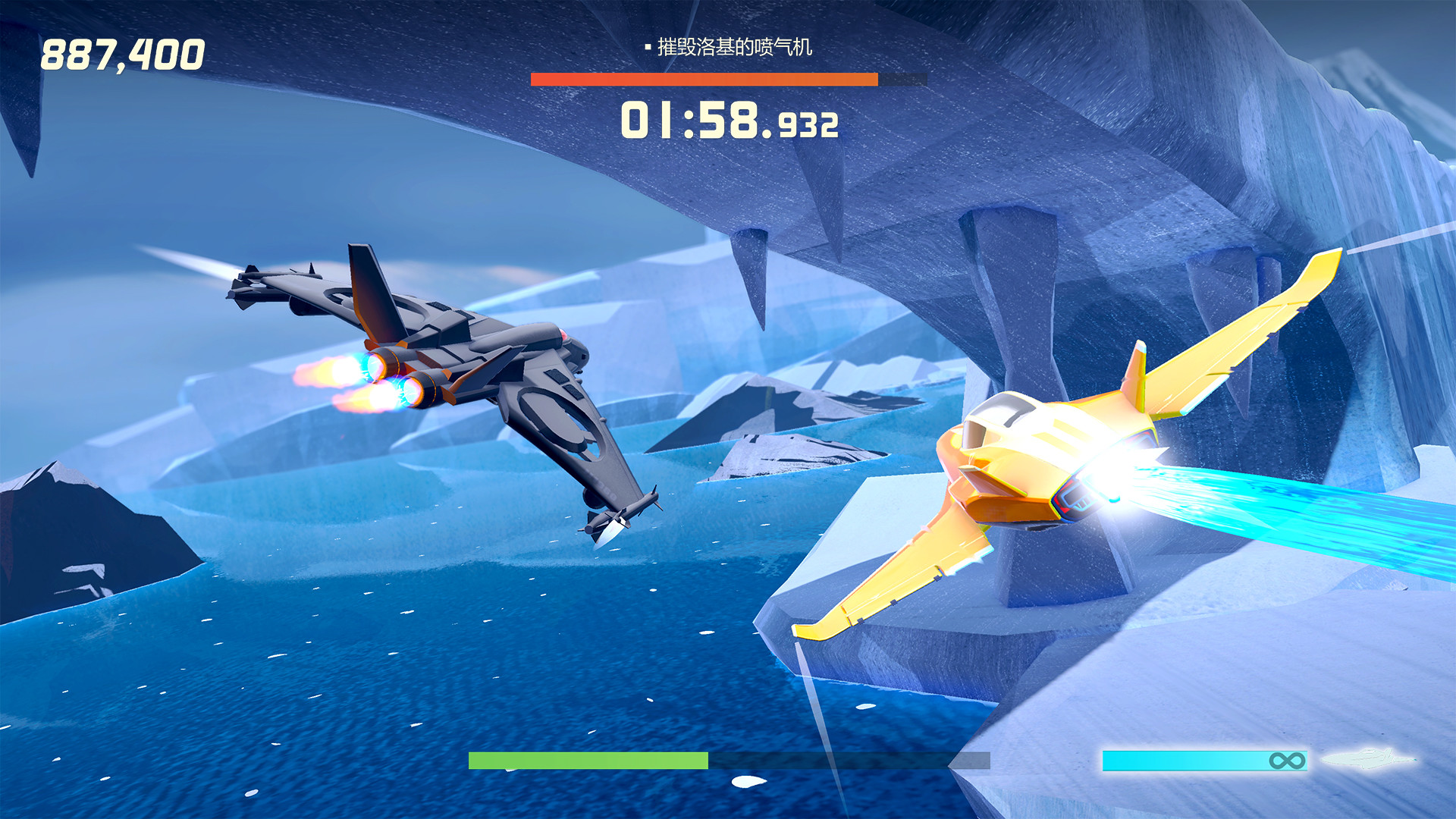The height and width of the screenshot is (819, 1456).
Task: Click the bullet marker before the objective text
Action: click(x=648, y=47)
